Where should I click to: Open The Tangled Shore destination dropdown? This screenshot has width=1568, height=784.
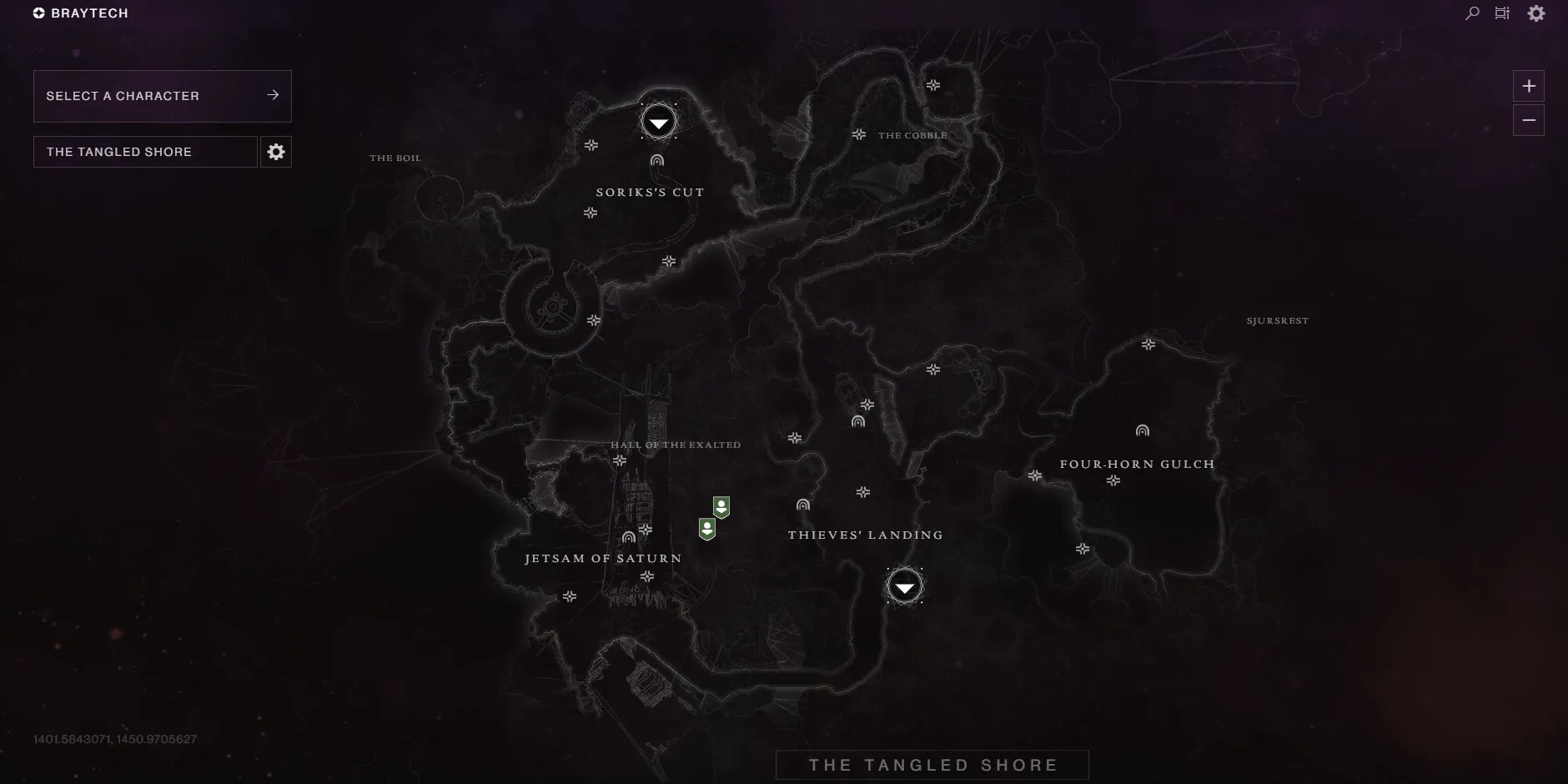coord(144,151)
